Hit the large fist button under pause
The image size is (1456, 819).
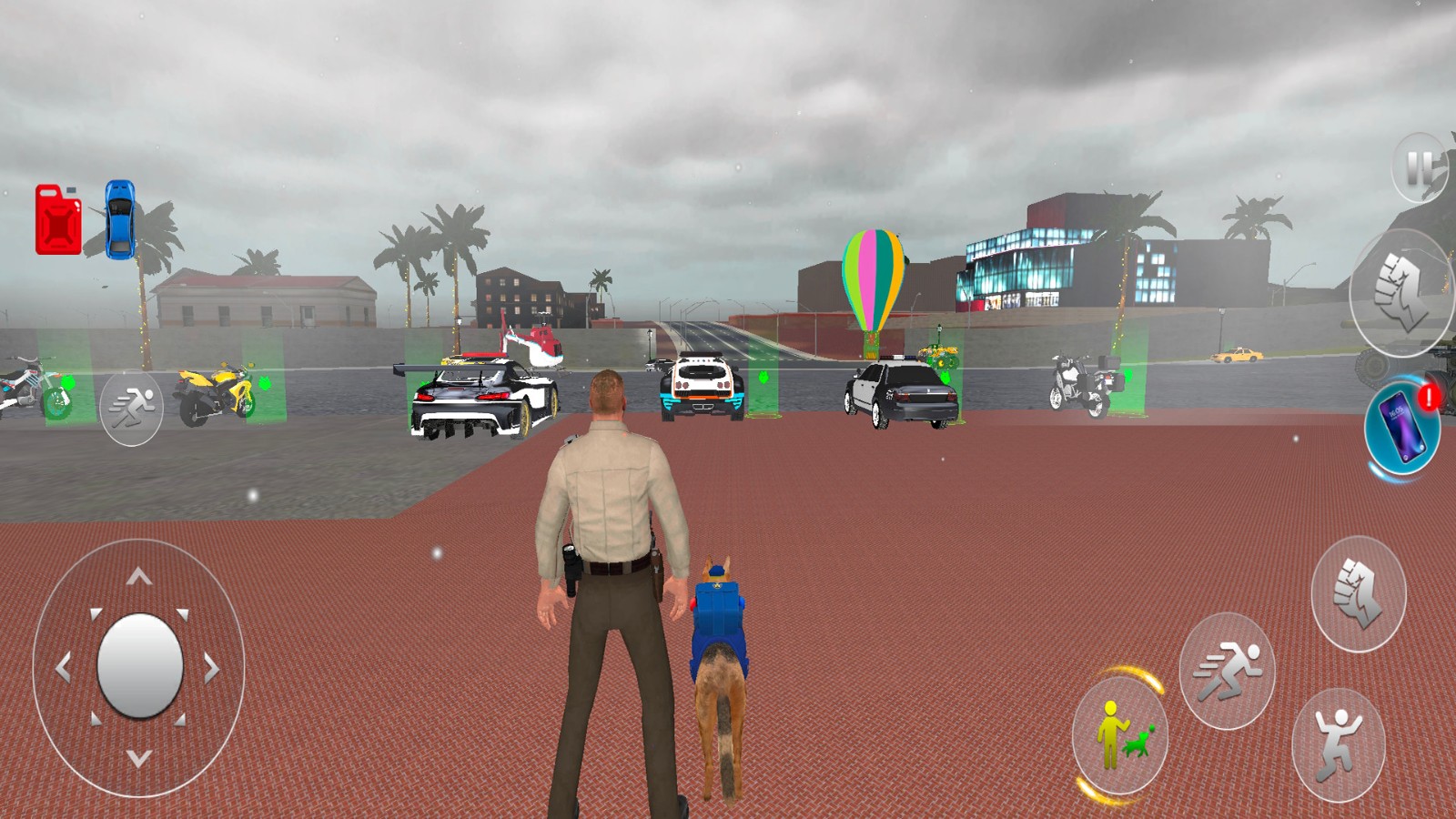tap(1401, 292)
